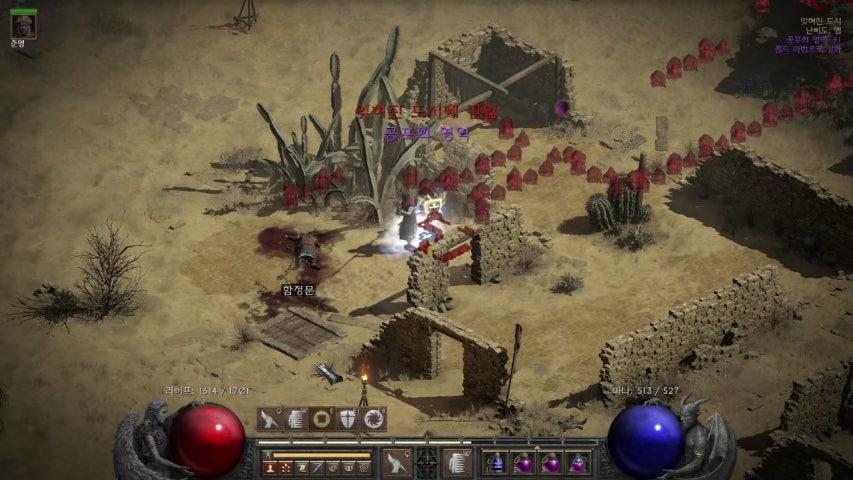The image size is (853, 480).
Task: Select the swirling vortex skill icon
Action: pyautogui.click(x=374, y=419)
